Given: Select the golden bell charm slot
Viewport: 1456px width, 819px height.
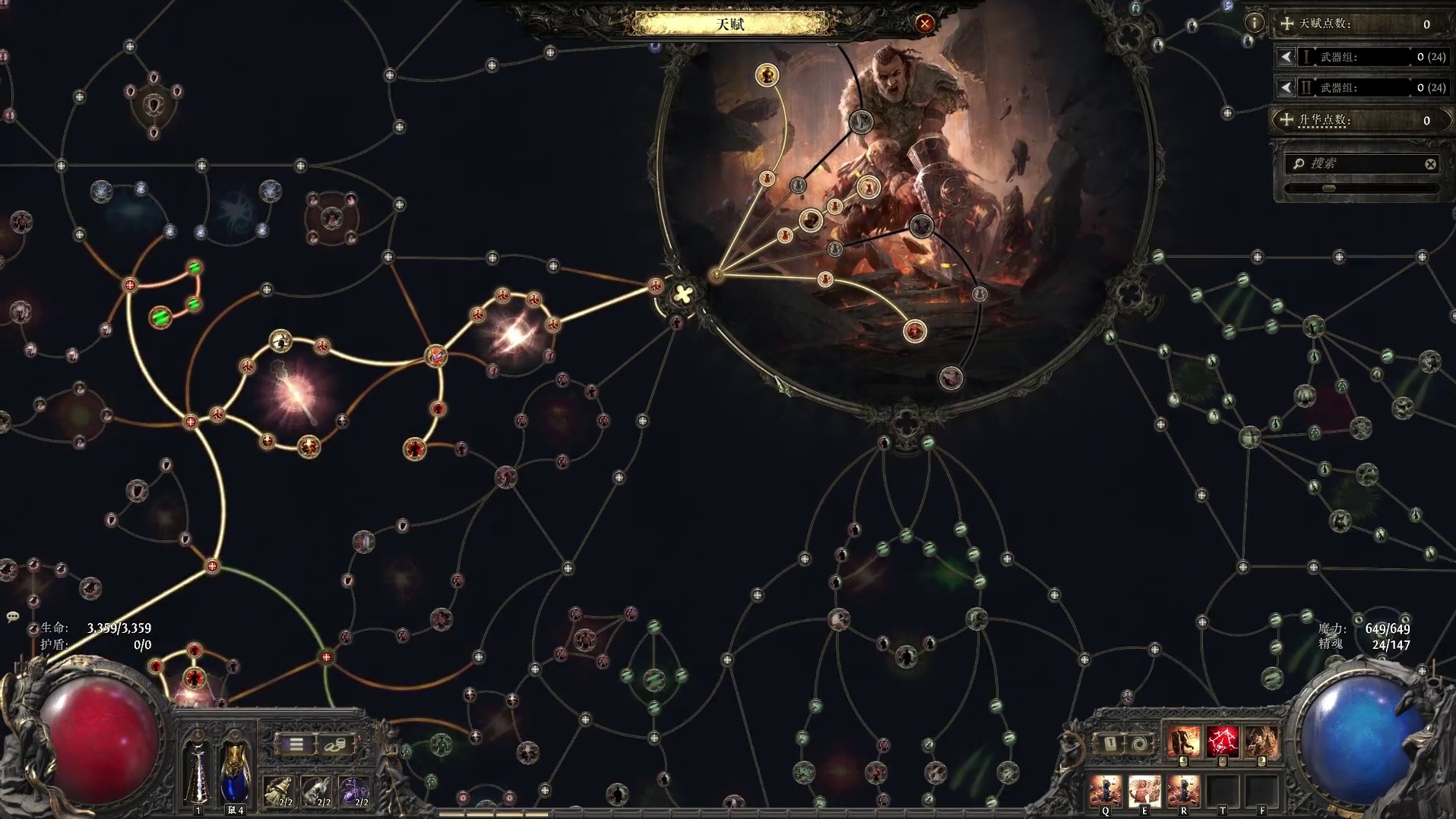Looking at the screenshot, I should (x=279, y=792).
